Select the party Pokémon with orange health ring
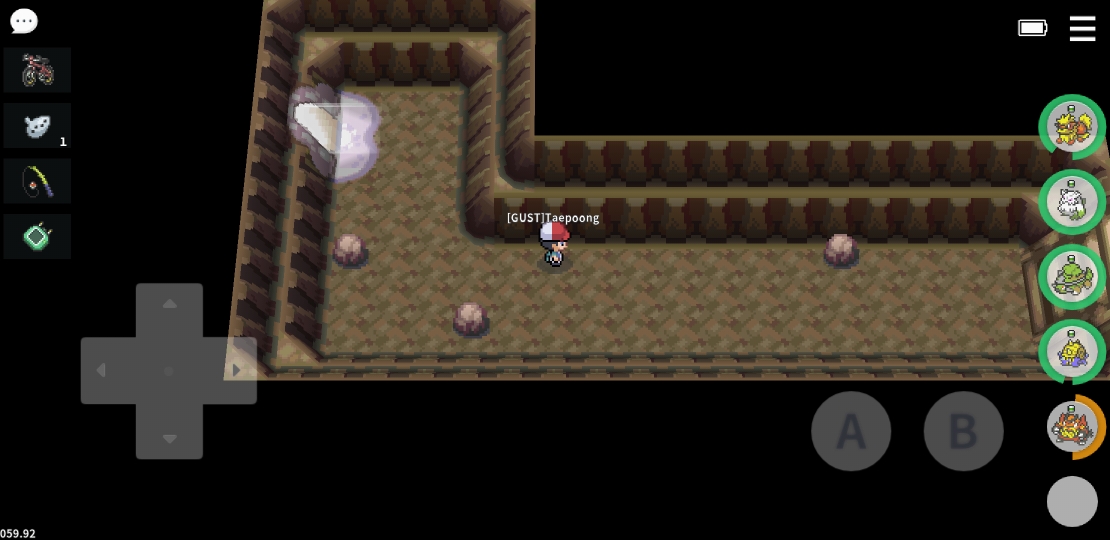 (x=1072, y=427)
